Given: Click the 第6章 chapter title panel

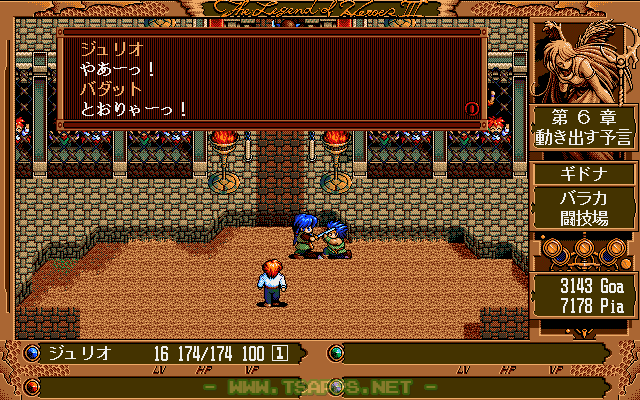Looking at the screenshot, I should click(x=585, y=127).
